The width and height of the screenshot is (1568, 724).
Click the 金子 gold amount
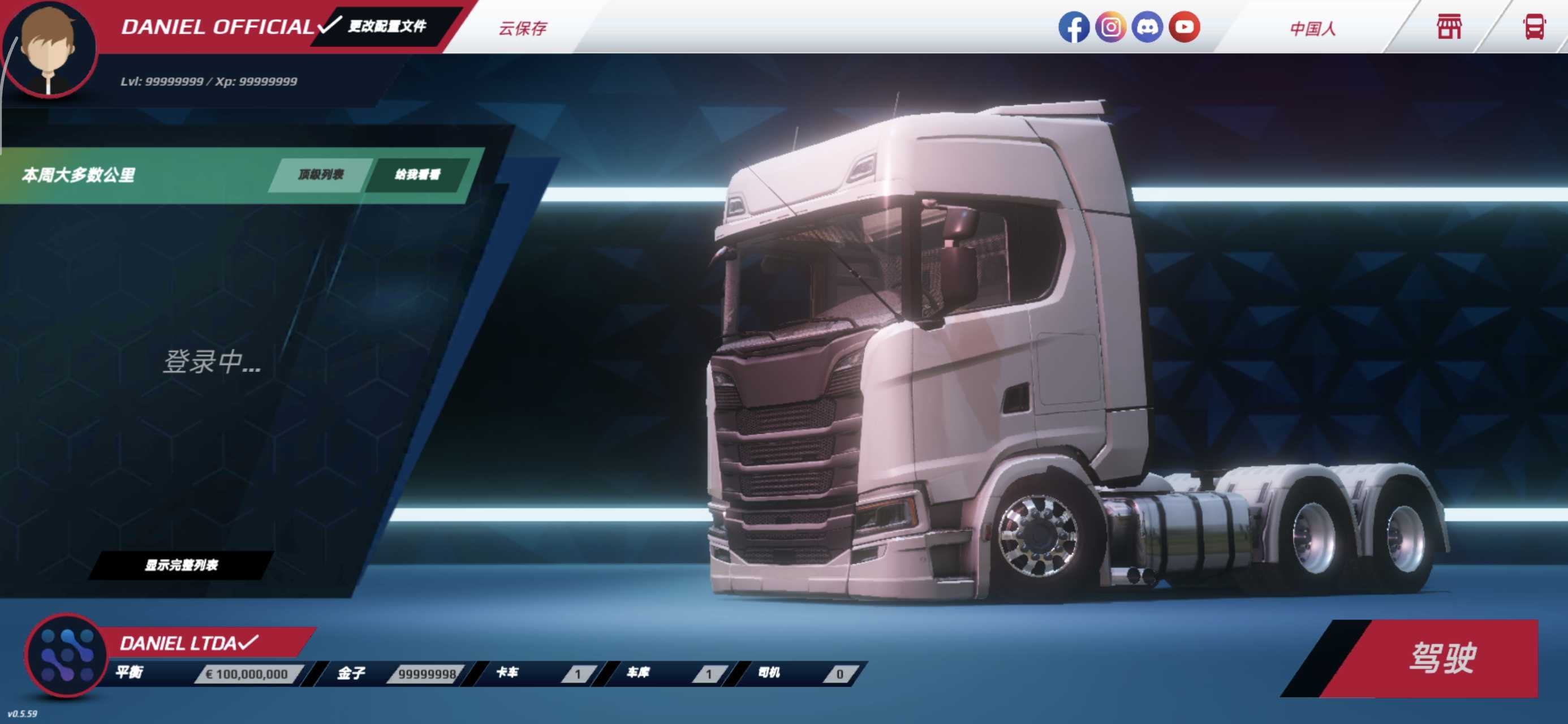(426, 674)
